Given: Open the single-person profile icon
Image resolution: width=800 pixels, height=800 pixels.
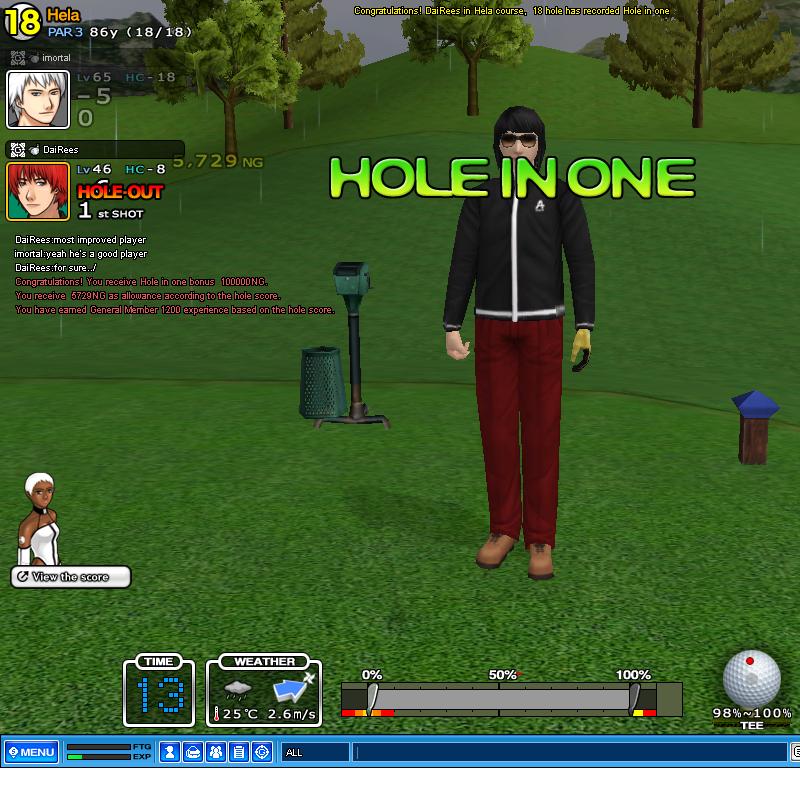Looking at the screenshot, I should click(170, 752).
